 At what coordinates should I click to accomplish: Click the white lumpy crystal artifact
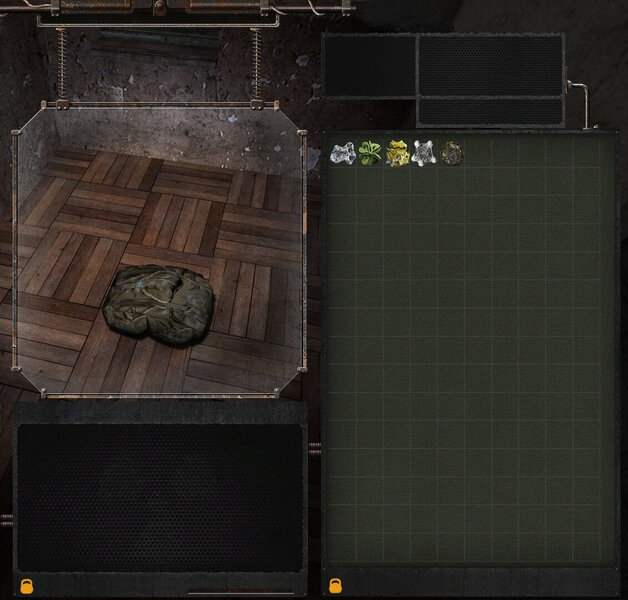point(343,154)
